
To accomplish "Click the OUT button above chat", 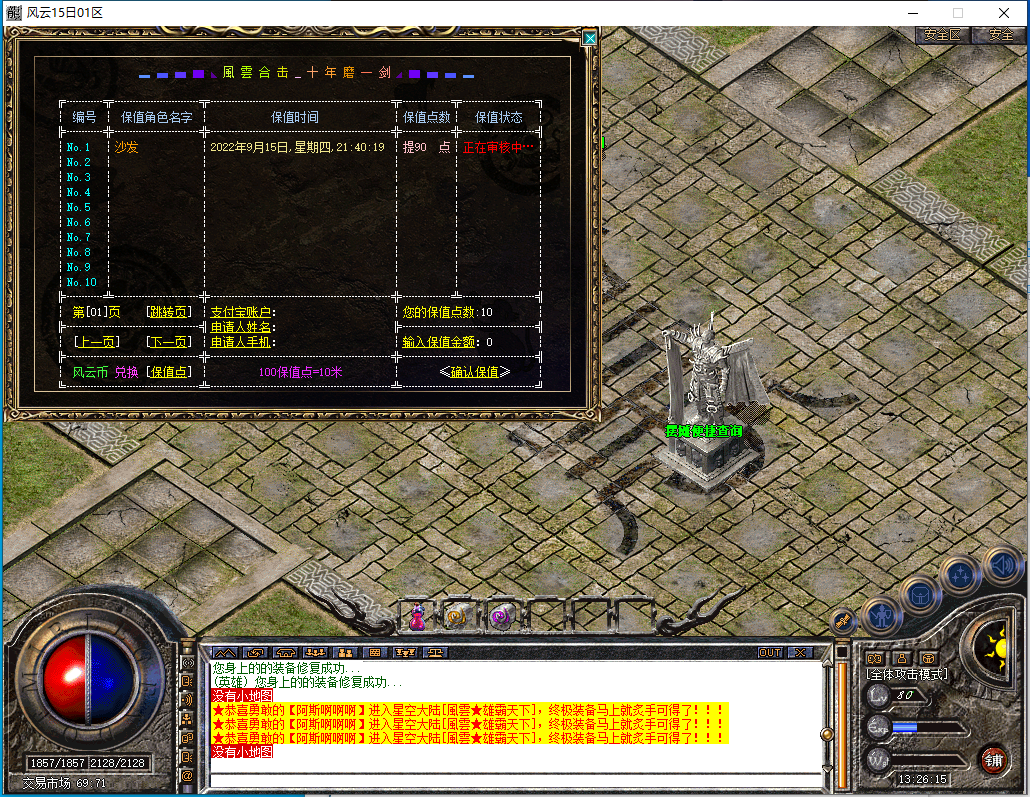I will click(770, 652).
